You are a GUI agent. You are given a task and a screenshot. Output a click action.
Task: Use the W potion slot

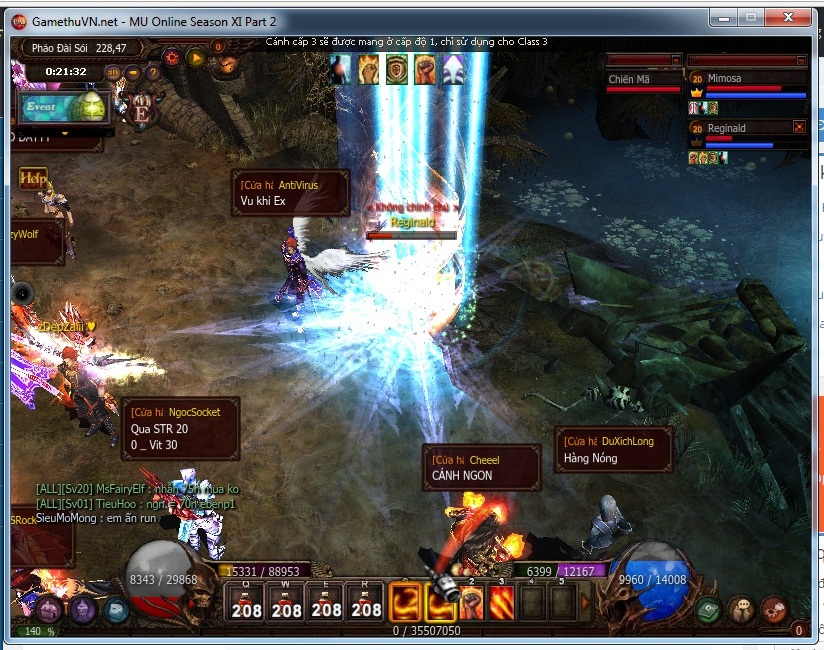(287, 603)
